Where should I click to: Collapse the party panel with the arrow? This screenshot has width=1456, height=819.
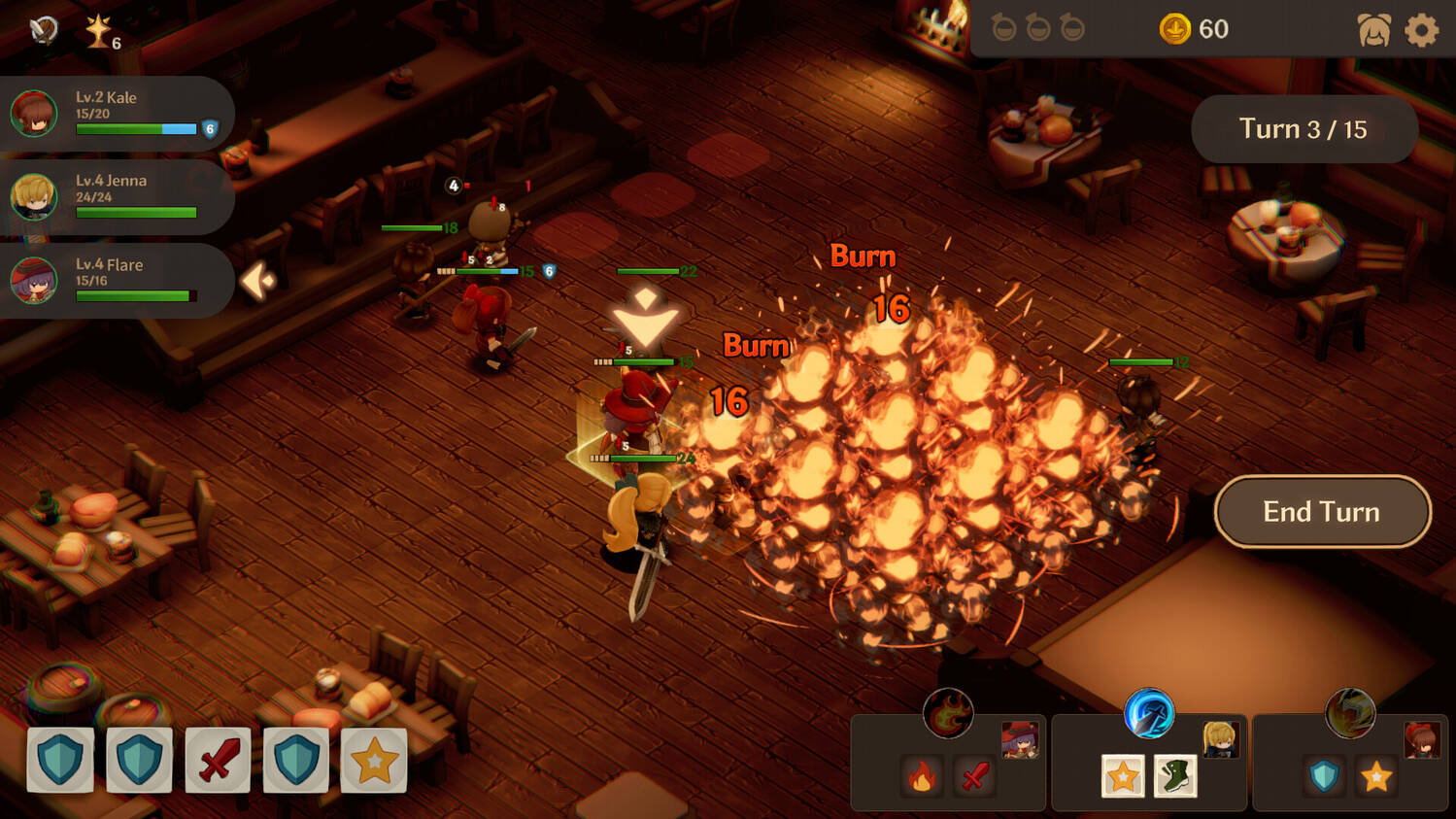coord(257,281)
